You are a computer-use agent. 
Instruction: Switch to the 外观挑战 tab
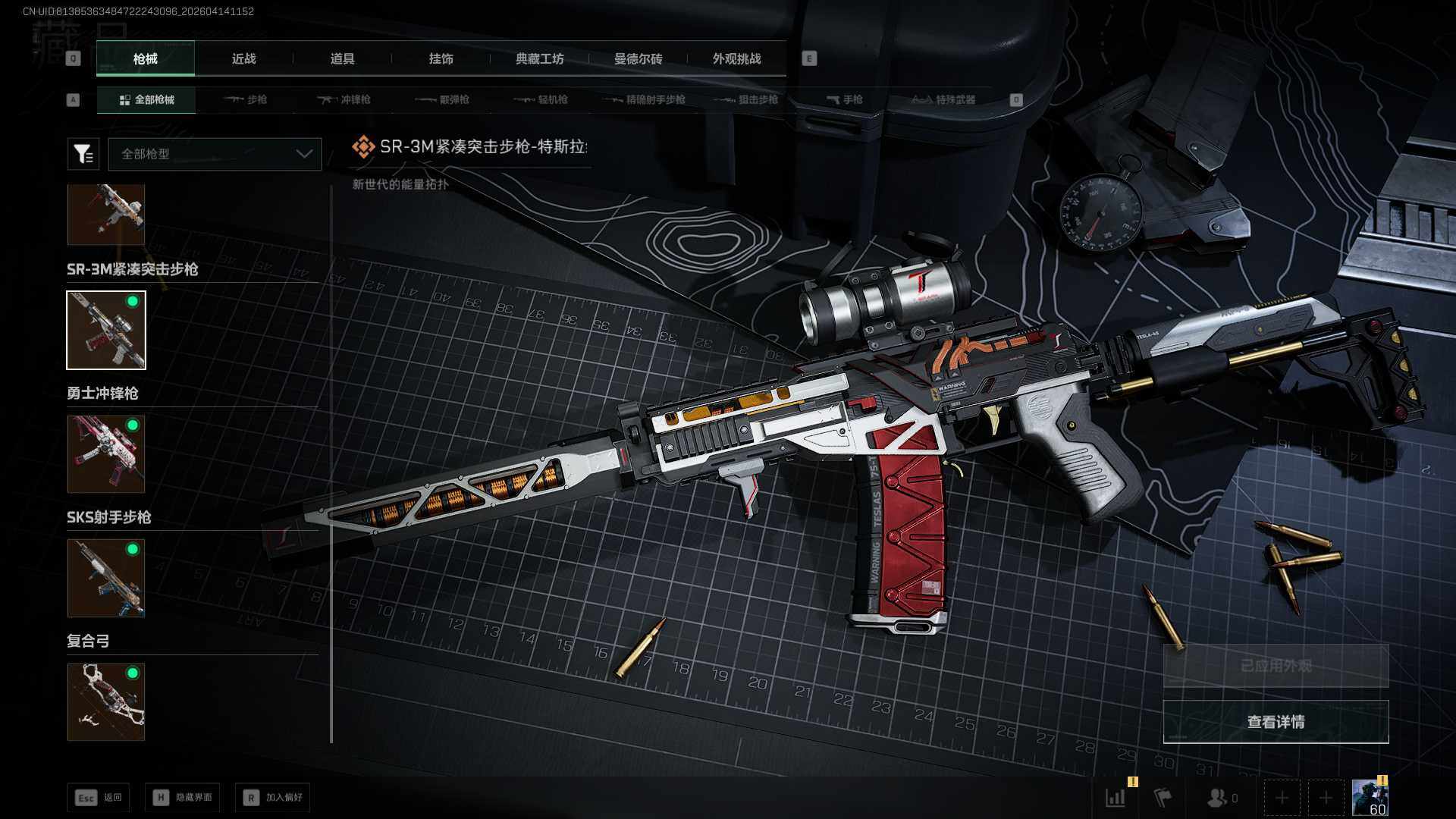[736, 59]
